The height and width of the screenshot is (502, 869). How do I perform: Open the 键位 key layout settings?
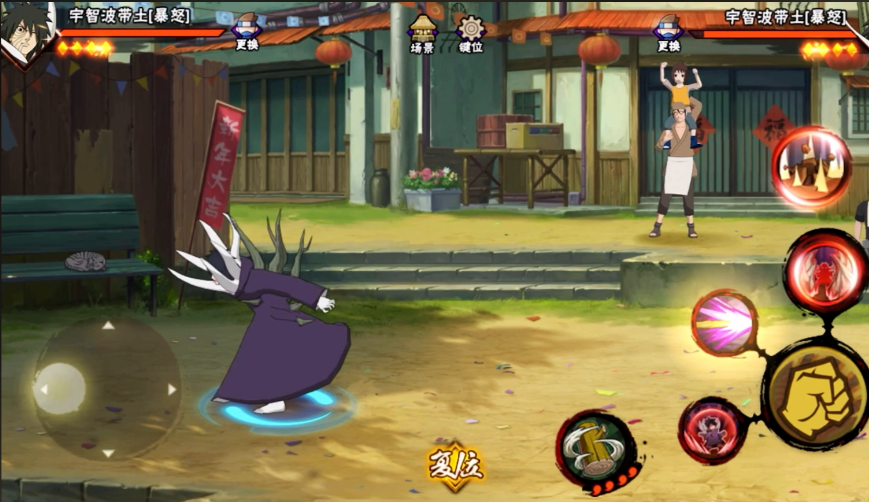point(470,32)
